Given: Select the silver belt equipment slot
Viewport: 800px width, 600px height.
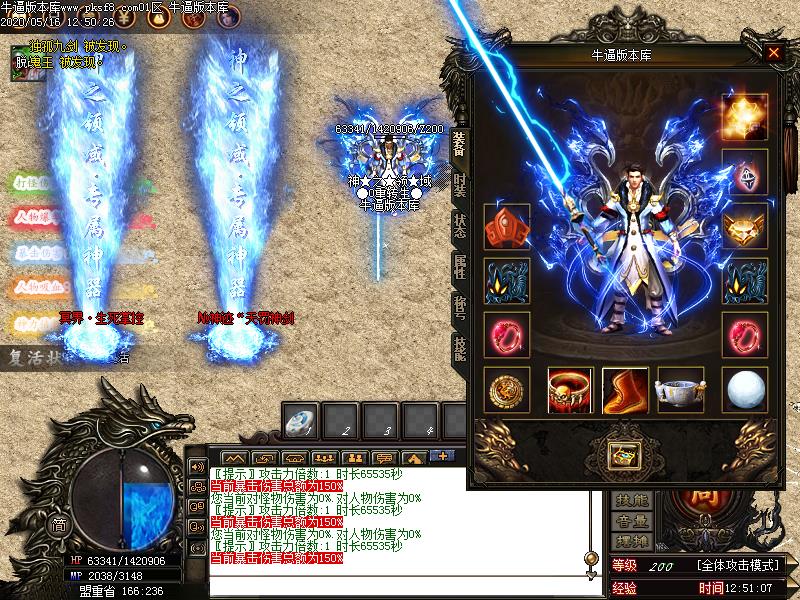Looking at the screenshot, I should pos(680,390).
